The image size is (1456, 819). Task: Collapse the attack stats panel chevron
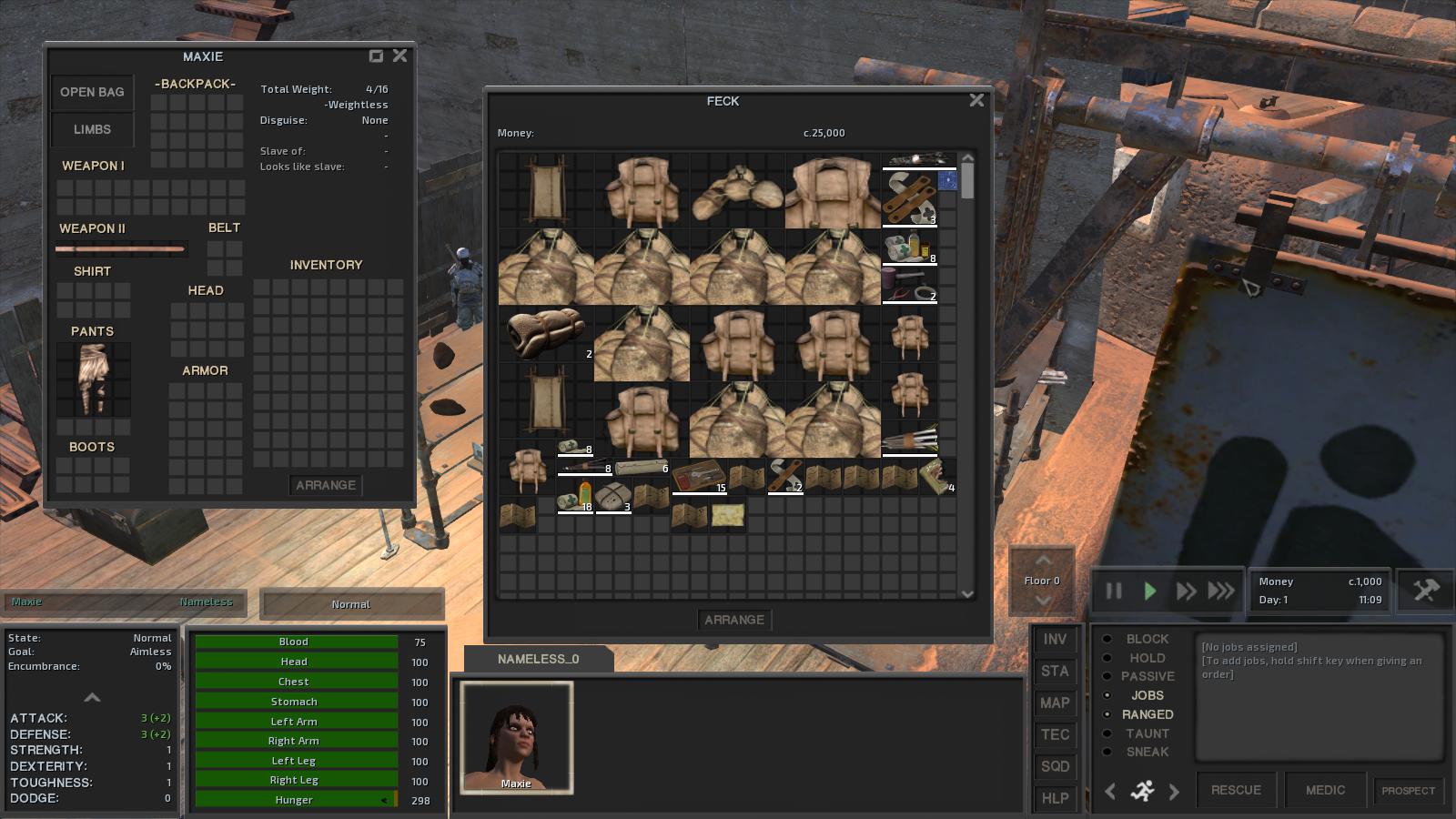tap(91, 699)
